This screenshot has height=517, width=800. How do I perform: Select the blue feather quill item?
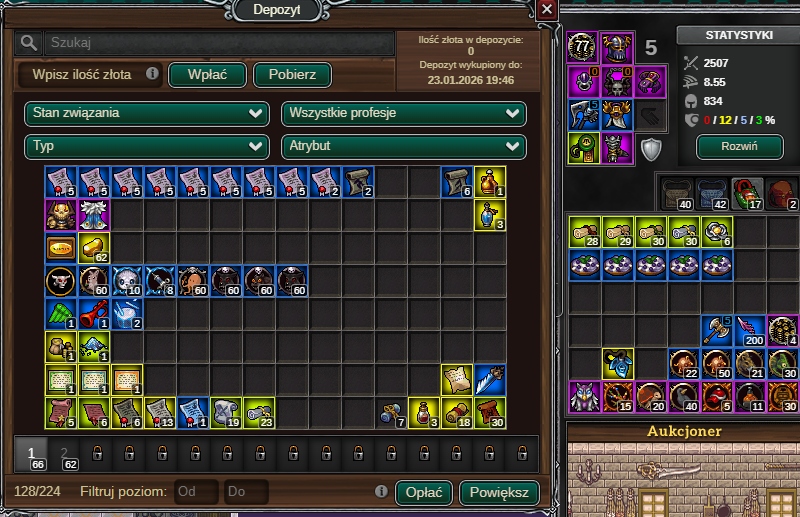tap(490, 379)
